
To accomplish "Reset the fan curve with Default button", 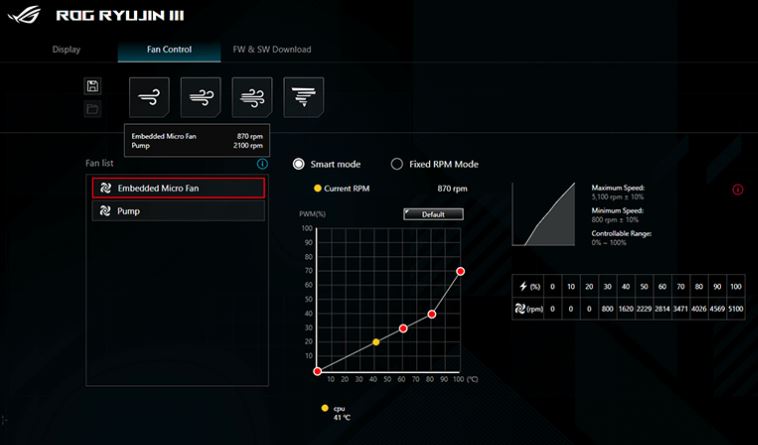I will pos(433,214).
